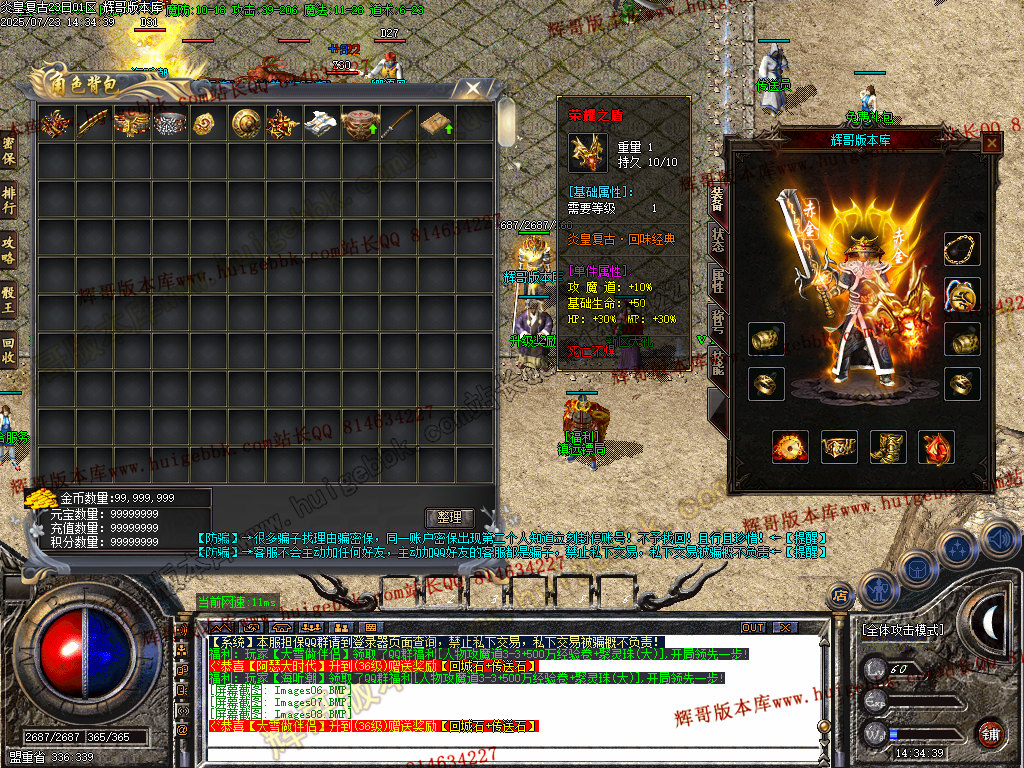The height and width of the screenshot is (768, 1024).
Task: Open the 密保 side menu
Action: point(9,151)
